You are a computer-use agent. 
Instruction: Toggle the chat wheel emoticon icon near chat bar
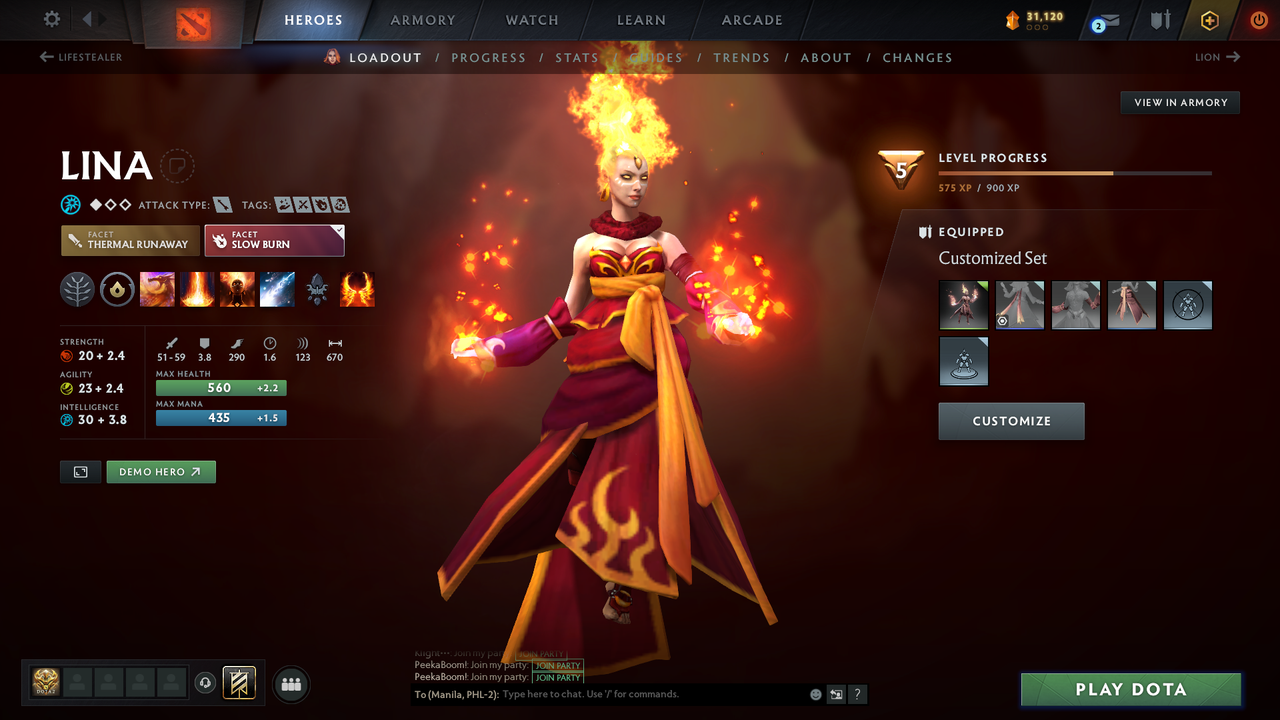(814, 693)
